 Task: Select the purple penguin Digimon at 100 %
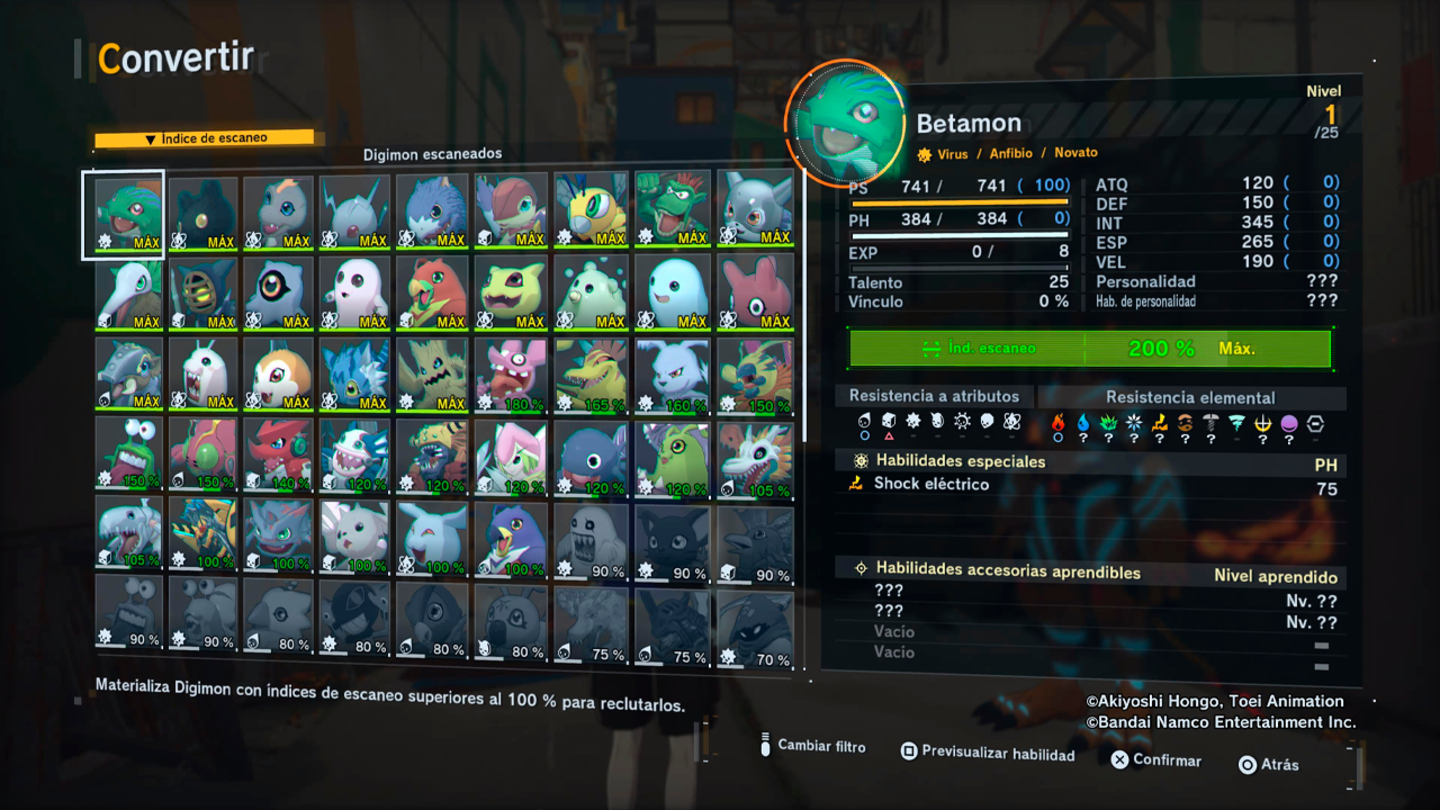pos(511,537)
